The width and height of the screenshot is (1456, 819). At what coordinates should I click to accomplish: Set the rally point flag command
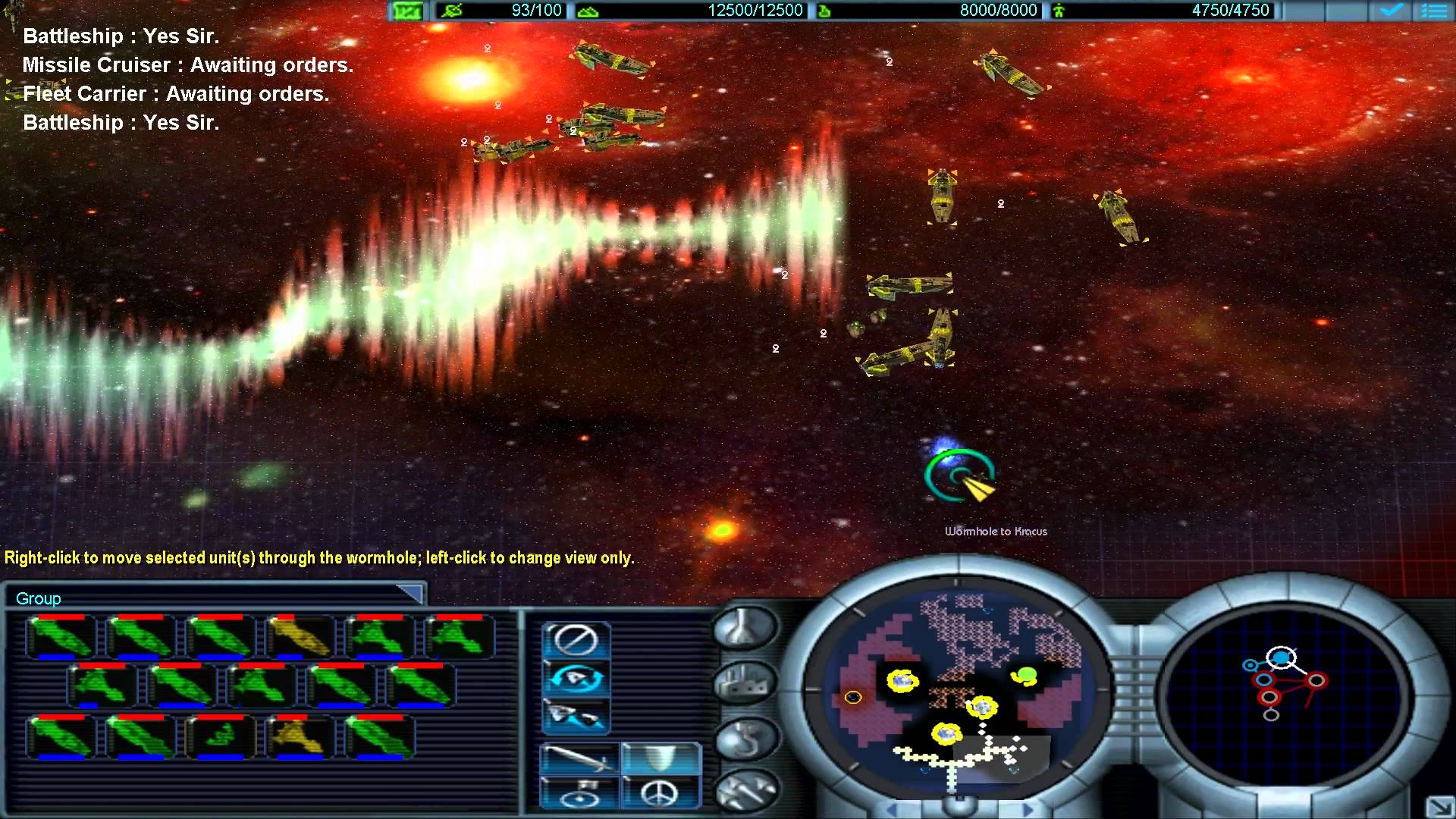[579, 793]
